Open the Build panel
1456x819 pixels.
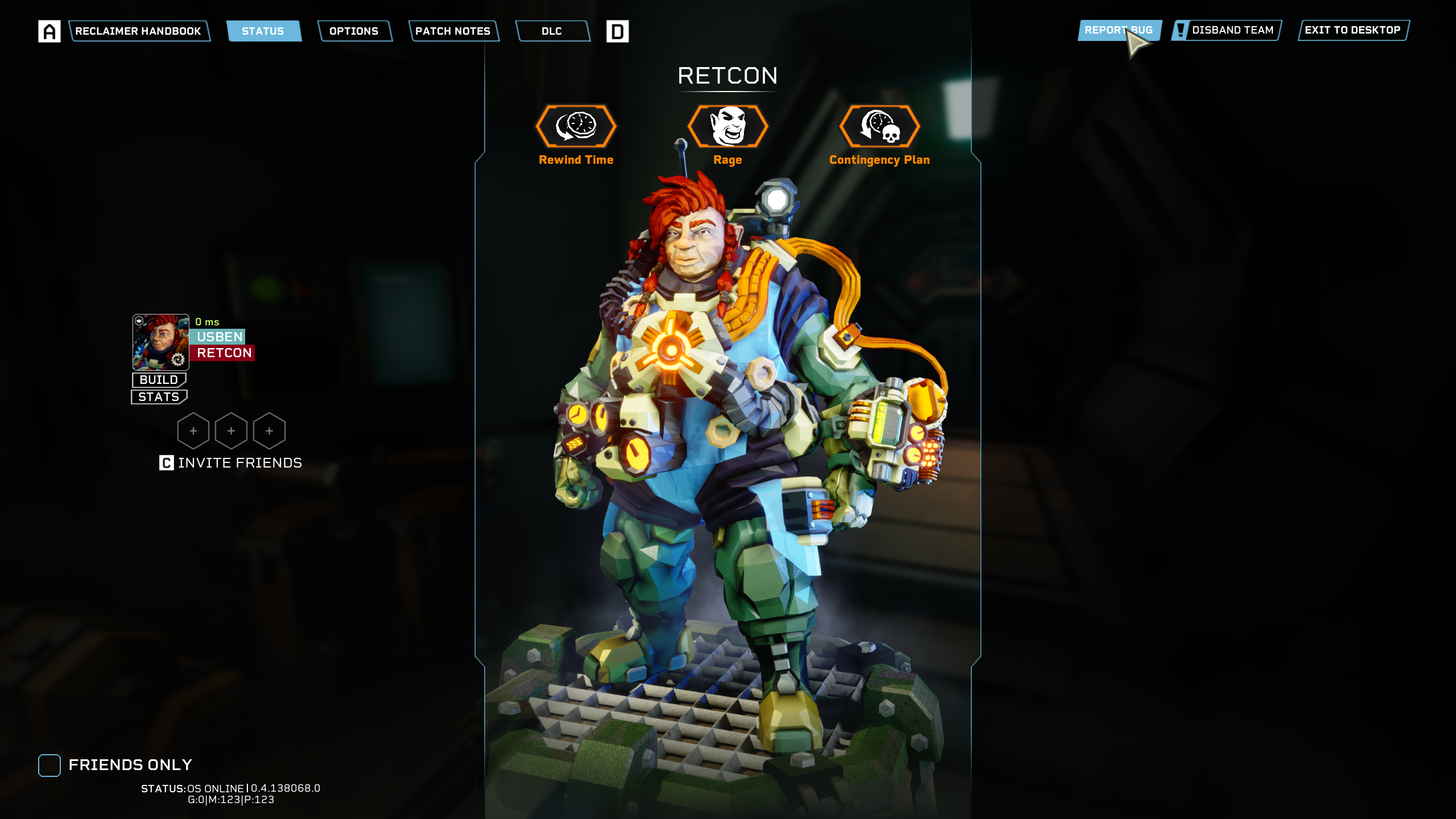(x=159, y=379)
